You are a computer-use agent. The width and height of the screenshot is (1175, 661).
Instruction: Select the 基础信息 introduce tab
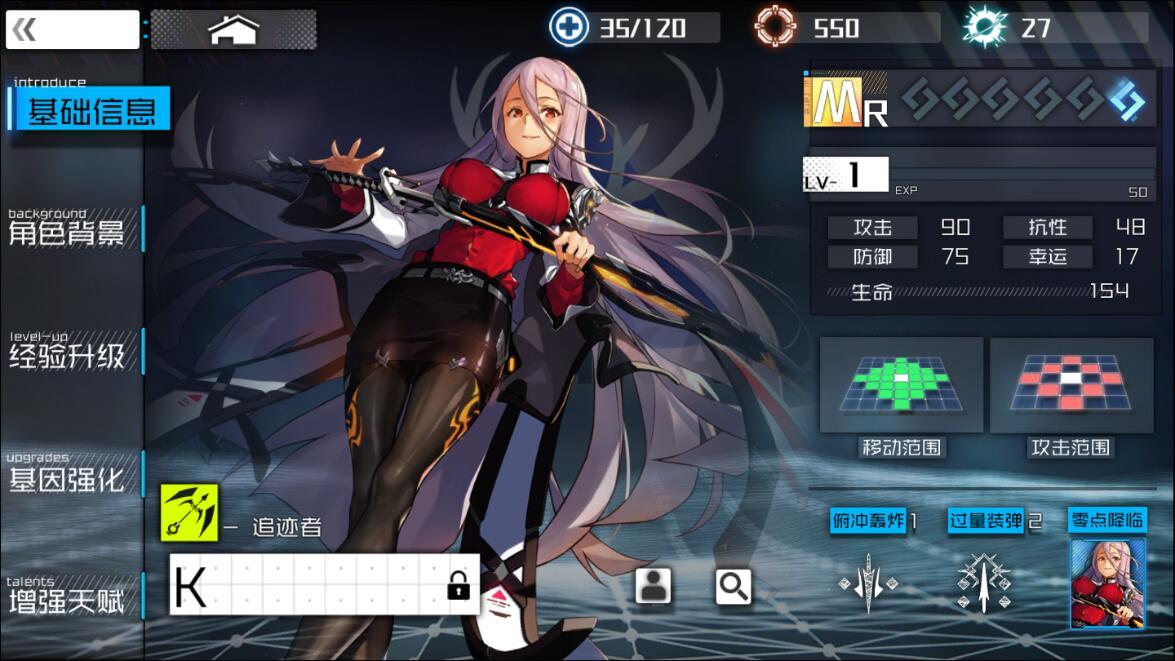(x=90, y=110)
